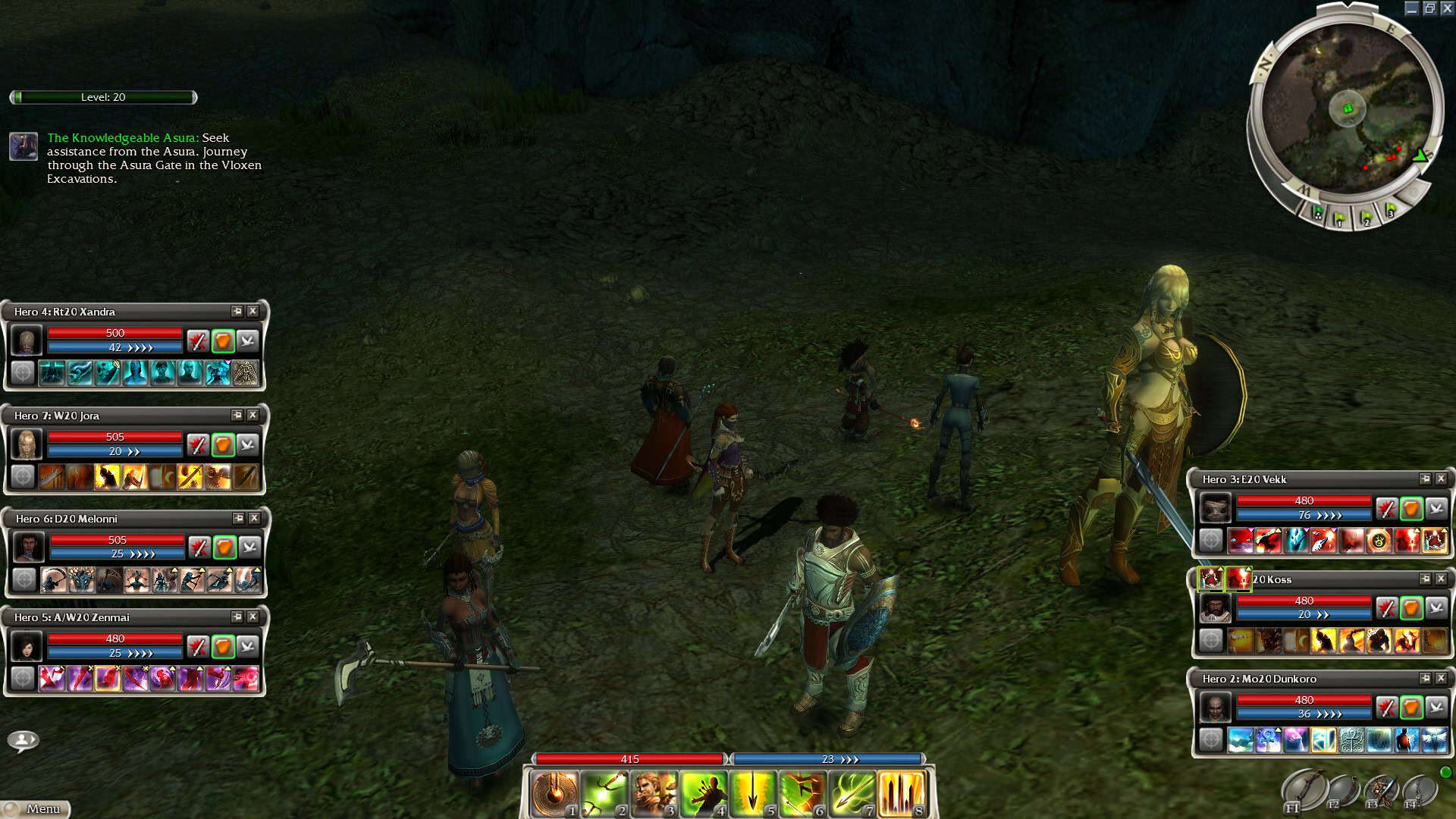Click Xandra's lock target crosshair button
This screenshot has height=819, width=1456.
point(23,373)
